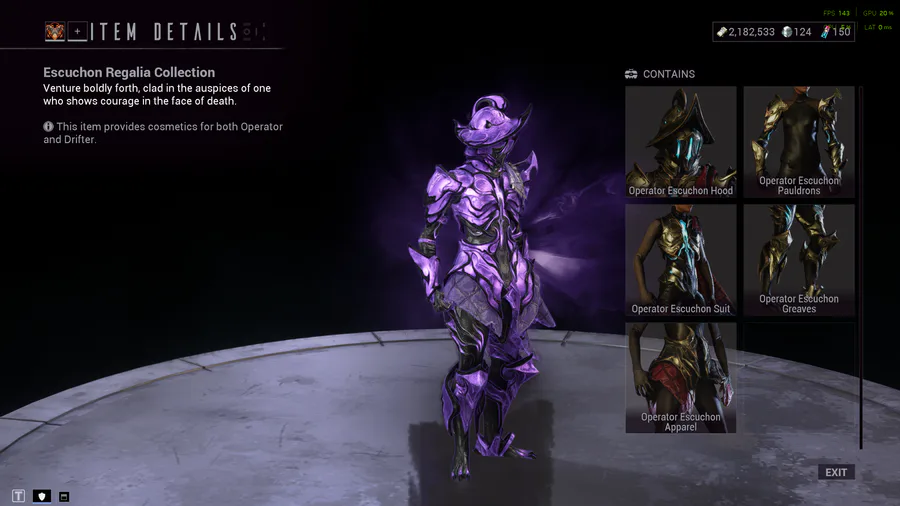Viewport: 900px width, 506px height.
Task: Choose the Operator Escuchon Pauldrons tile
Action: [x=798, y=142]
